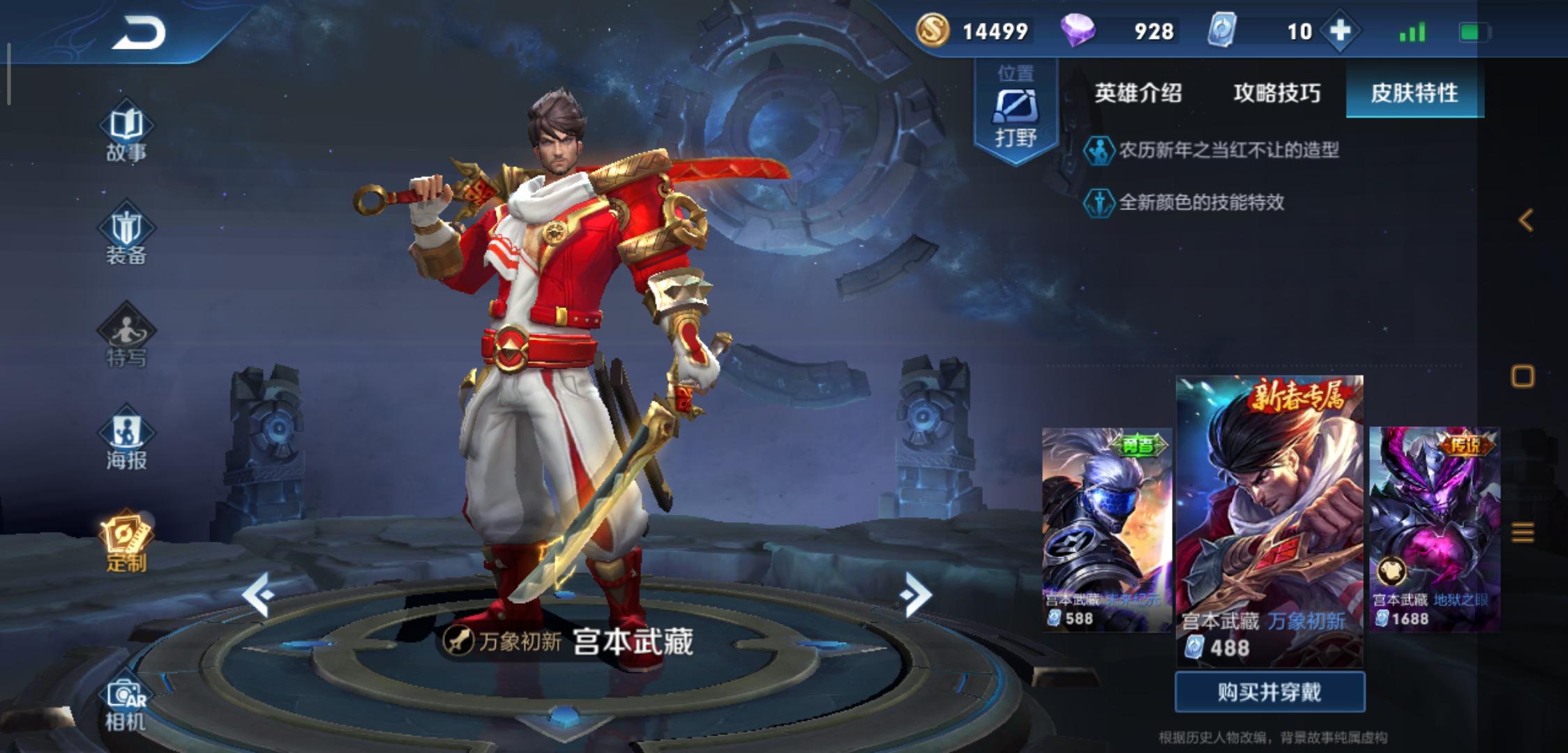Go back using the return arrow
The image size is (1568, 753).
tap(138, 33)
